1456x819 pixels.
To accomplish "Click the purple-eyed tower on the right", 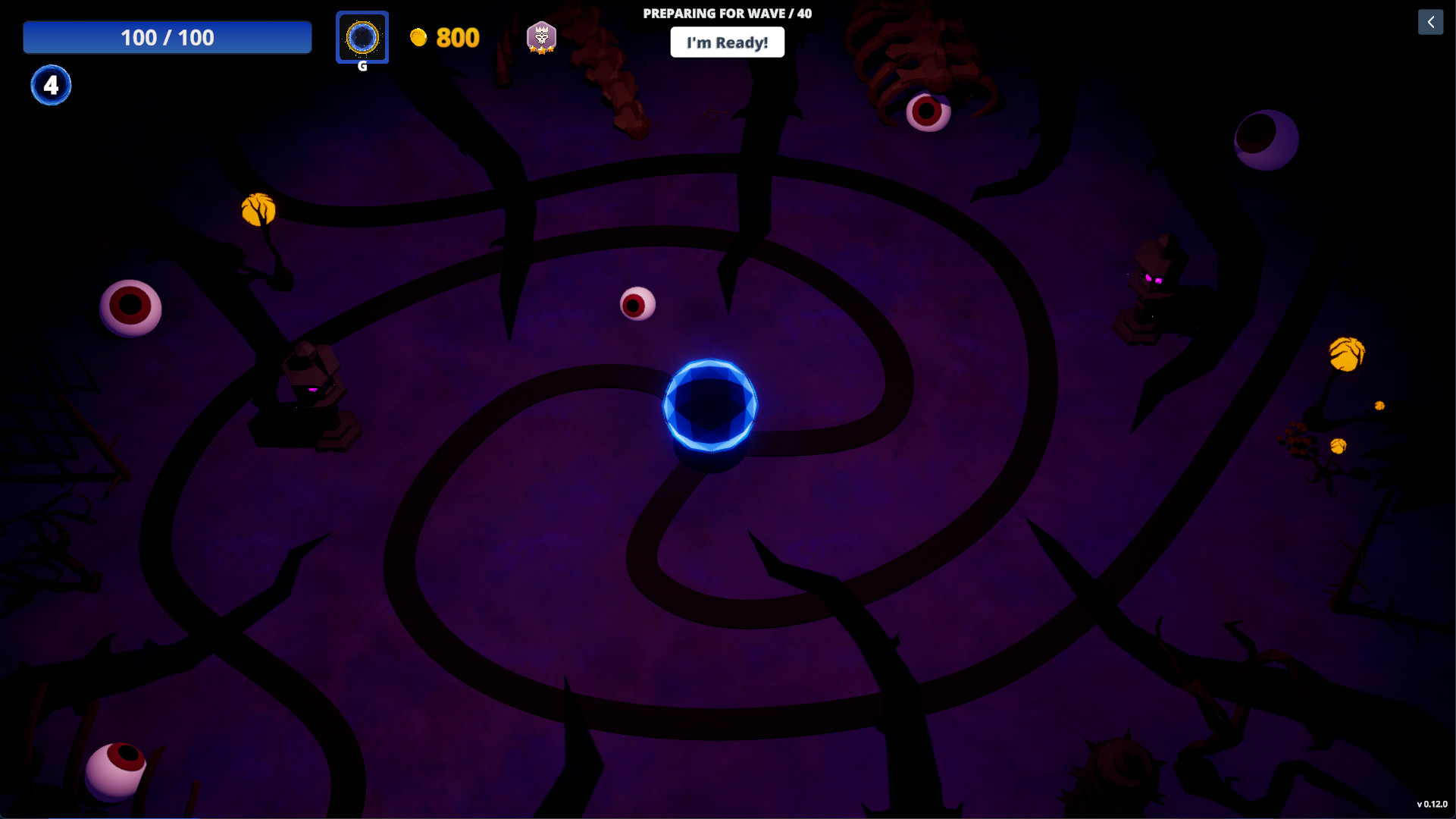I will [1153, 284].
